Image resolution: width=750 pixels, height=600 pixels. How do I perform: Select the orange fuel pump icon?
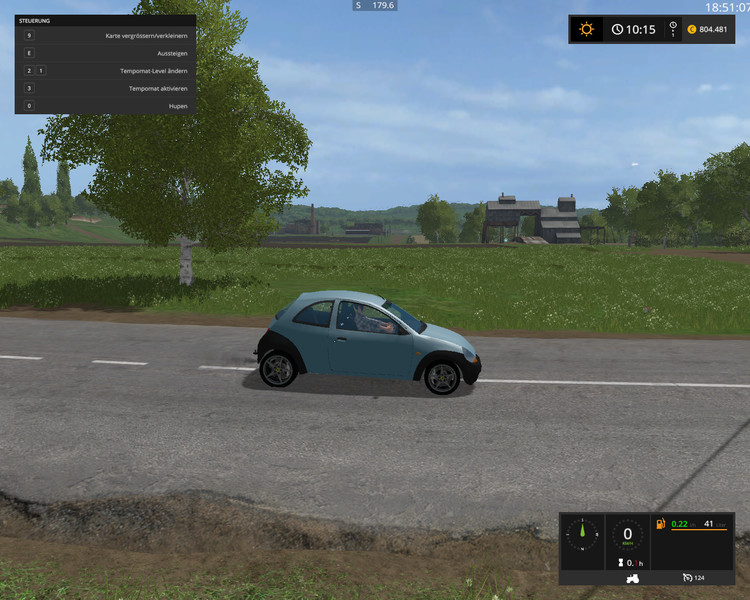pos(660,524)
